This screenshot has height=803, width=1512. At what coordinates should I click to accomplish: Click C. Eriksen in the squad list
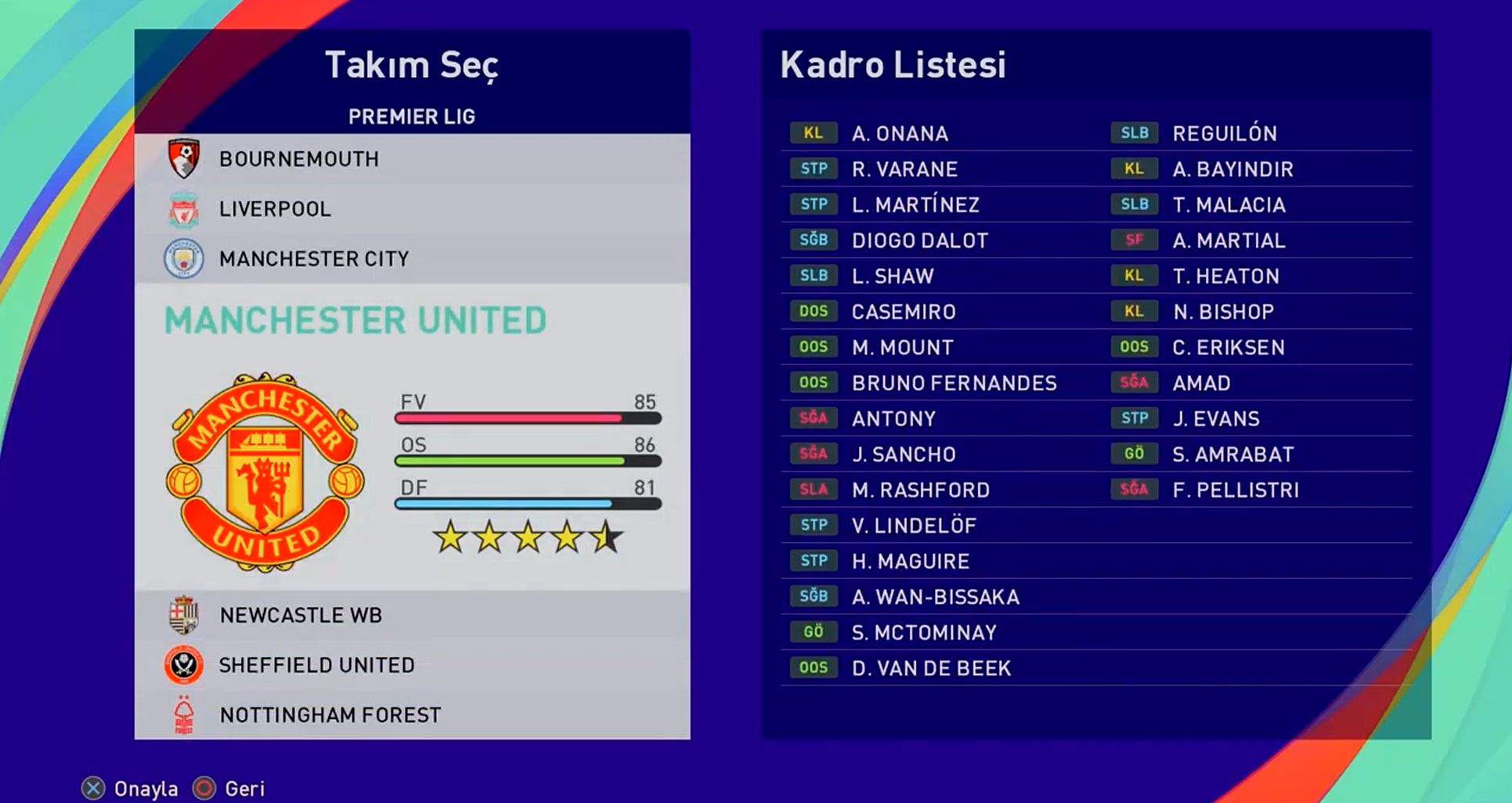pyautogui.click(x=1228, y=348)
